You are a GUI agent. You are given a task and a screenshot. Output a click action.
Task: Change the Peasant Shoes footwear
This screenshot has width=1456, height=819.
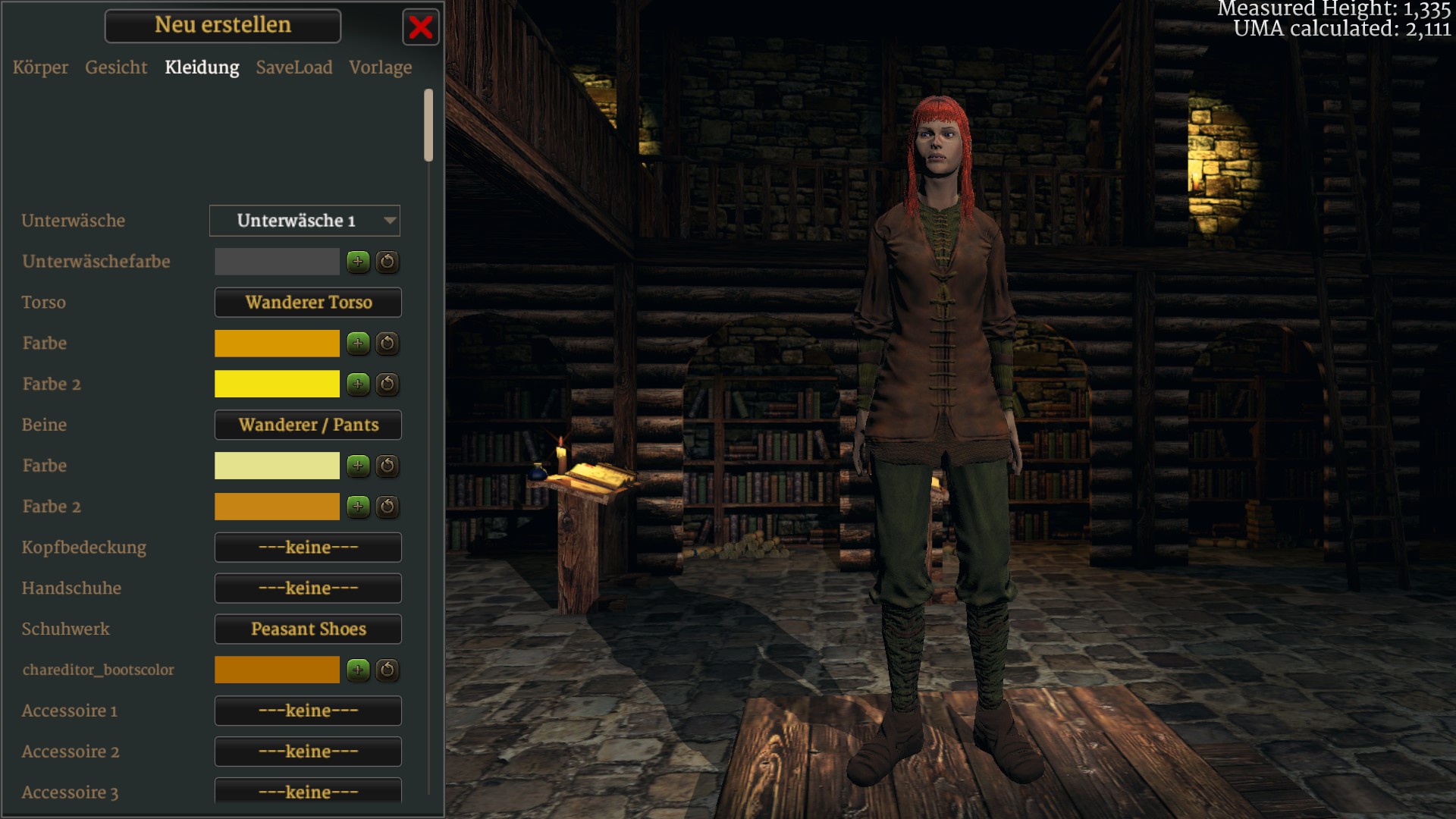point(308,629)
